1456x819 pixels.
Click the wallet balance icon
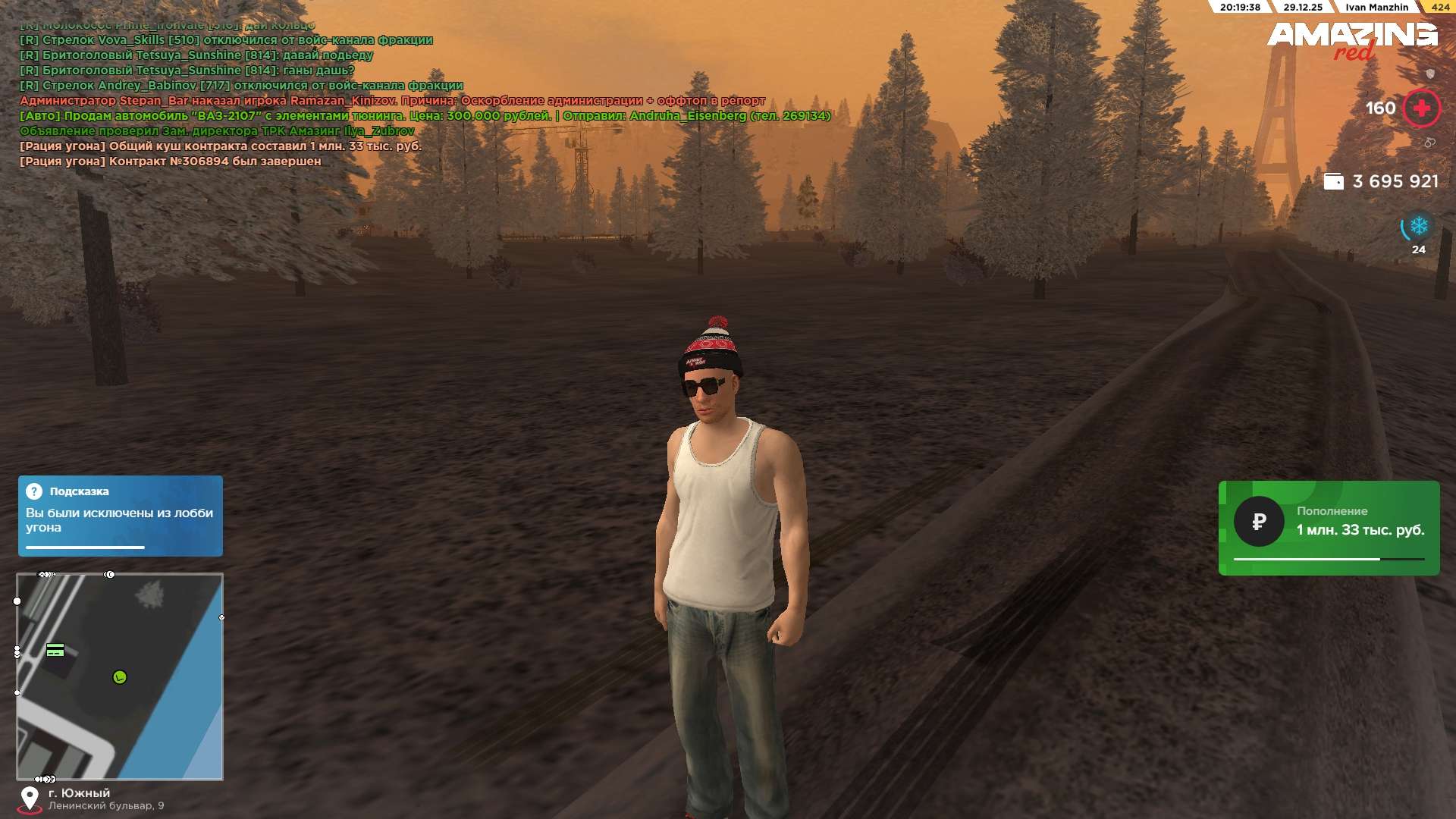[x=1333, y=182]
